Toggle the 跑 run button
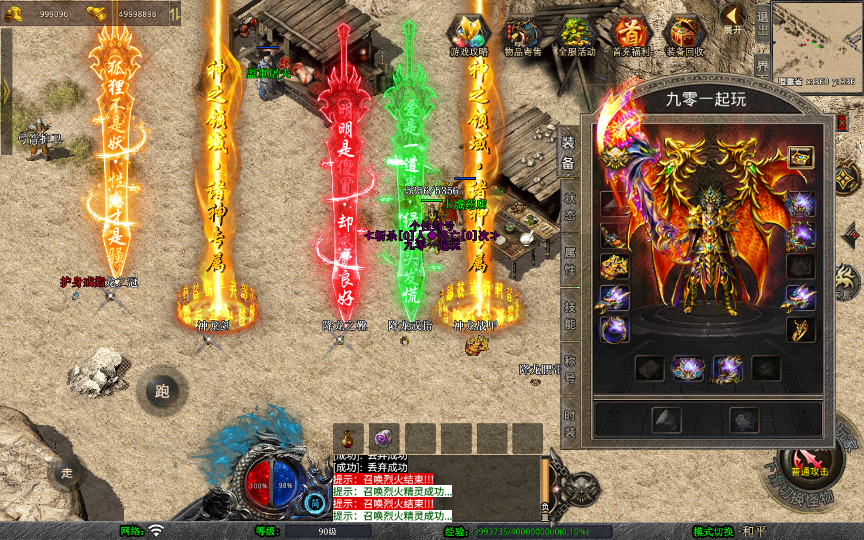The width and height of the screenshot is (864, 540). point(162,391)
